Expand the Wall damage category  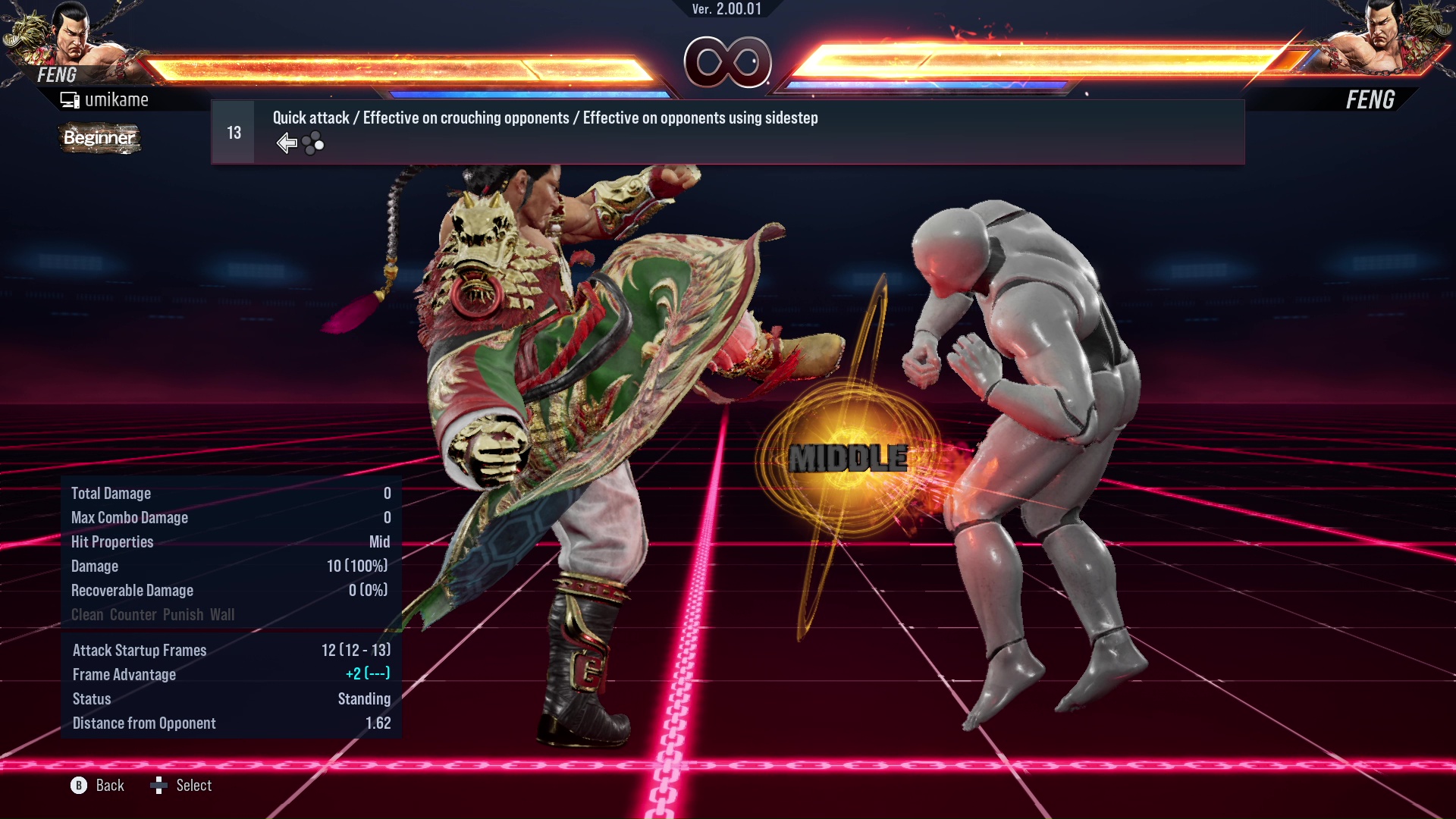click(223, 614)
